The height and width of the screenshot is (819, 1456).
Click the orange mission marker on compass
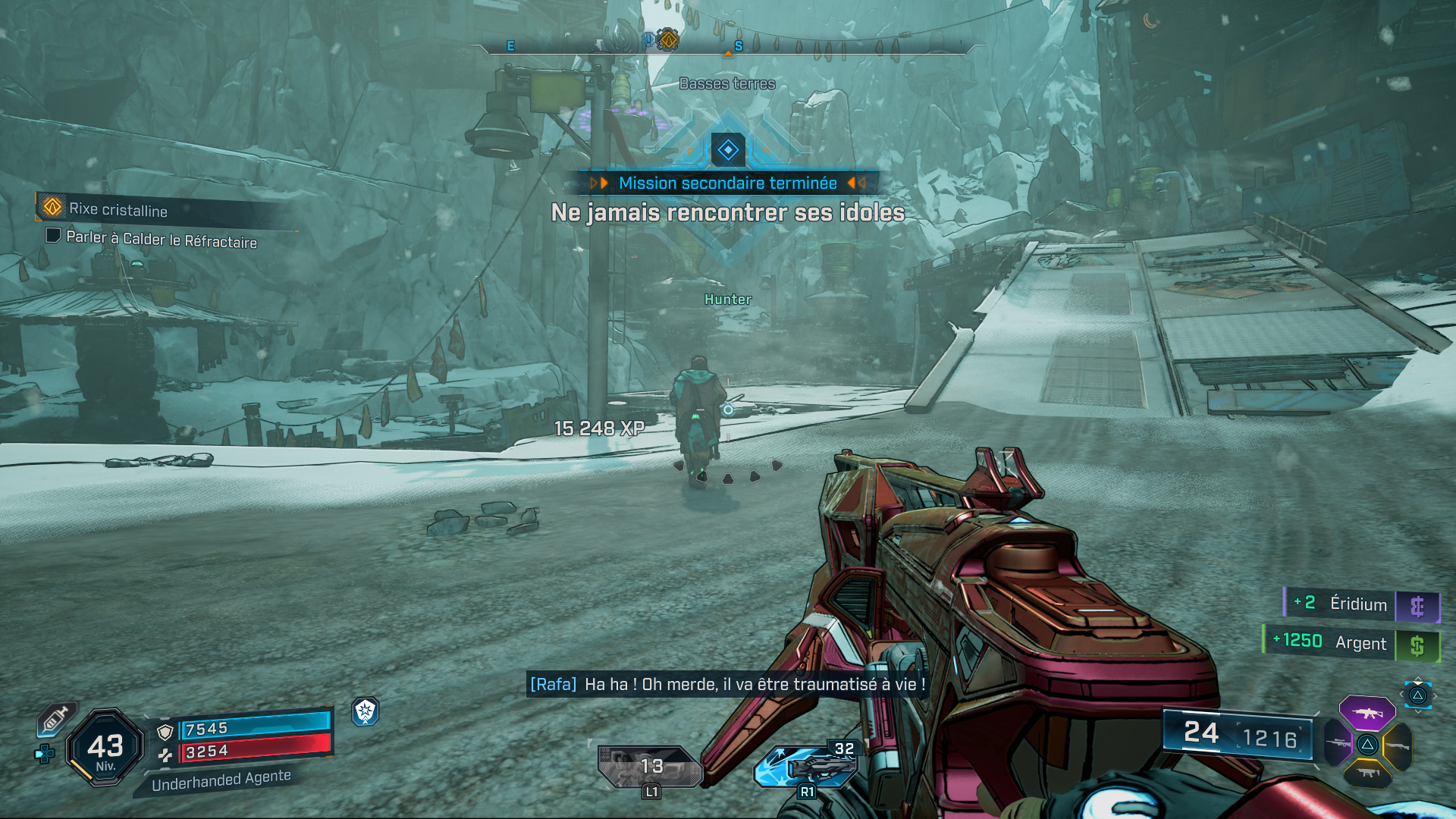pos(667,39)
